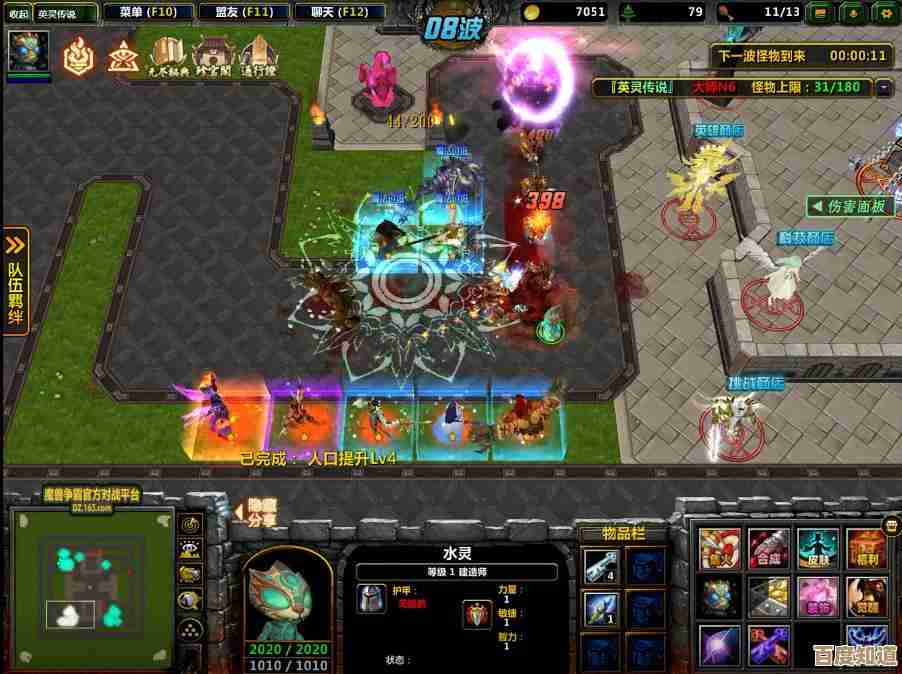The width and height of the screenshot is (902, 674).
Task: Select the hero portrait icon at top left
Action: 28,50
